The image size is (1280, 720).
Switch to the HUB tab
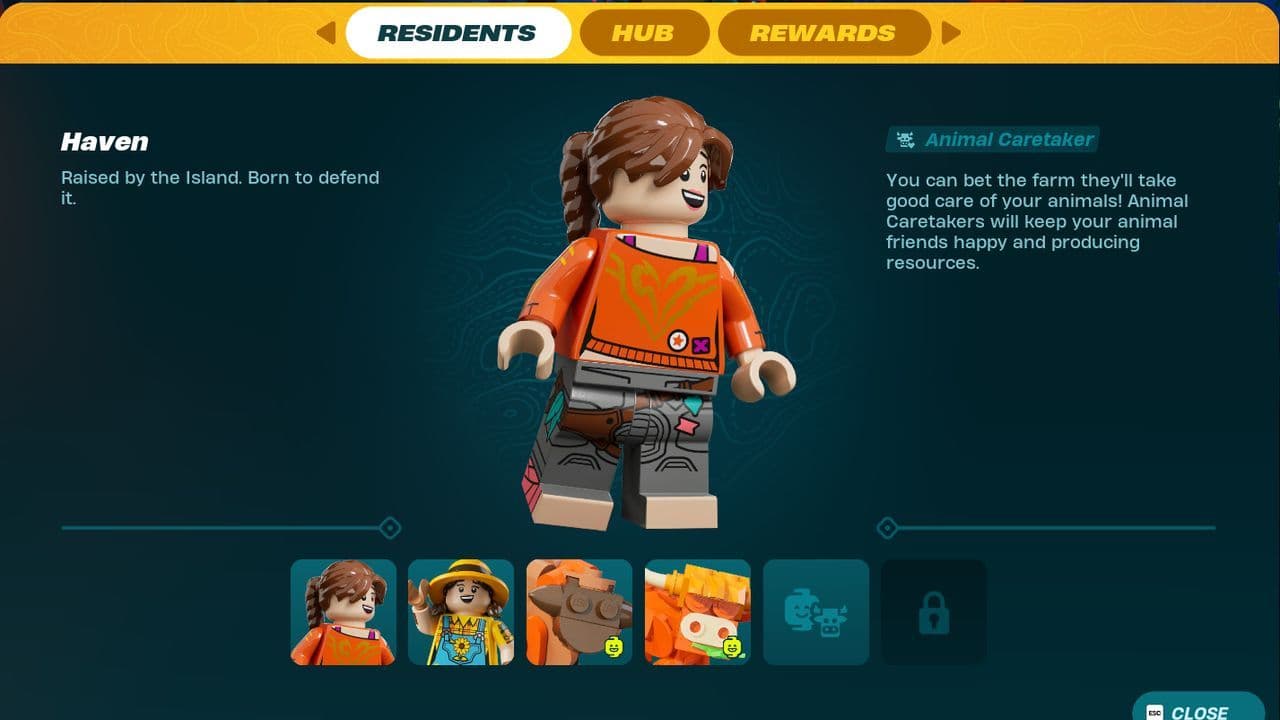pos(644,32)
